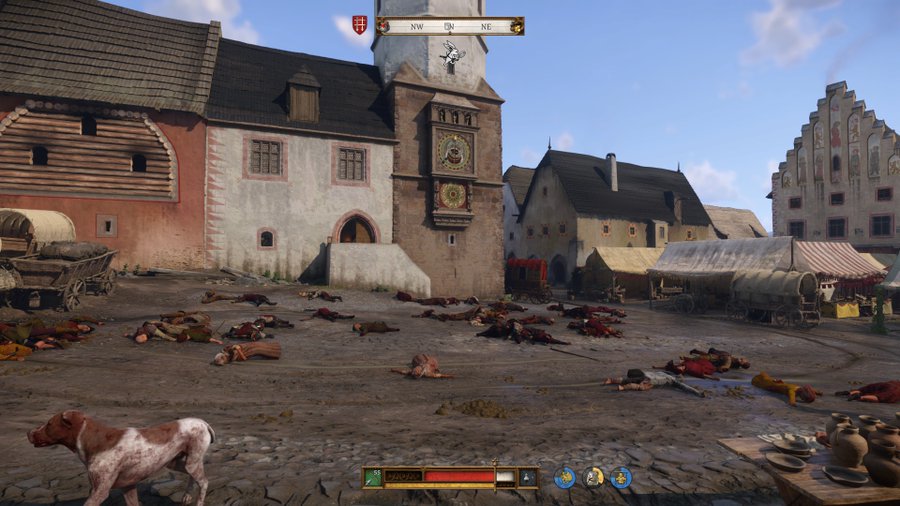Click the first round blue status icon
Screen dimensions: 900x506
565,478
